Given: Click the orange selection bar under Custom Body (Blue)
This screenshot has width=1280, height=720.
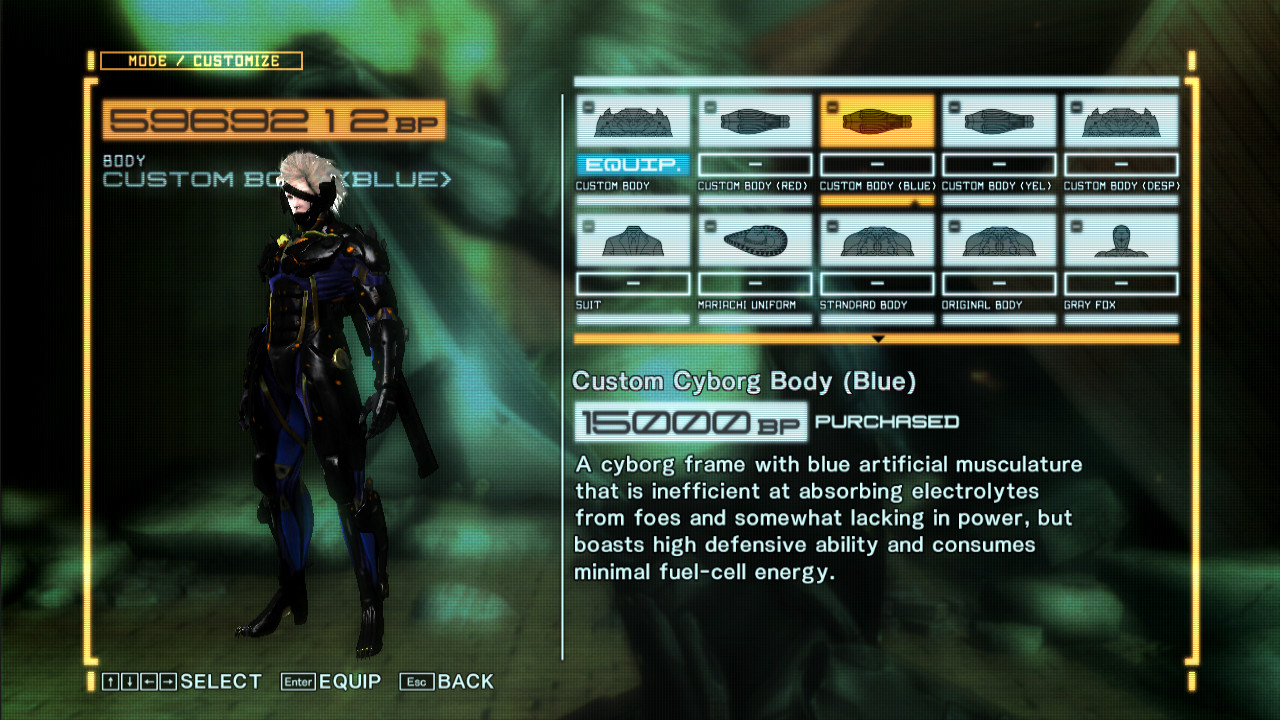Looking at the screenshot, I should [876, 199].
